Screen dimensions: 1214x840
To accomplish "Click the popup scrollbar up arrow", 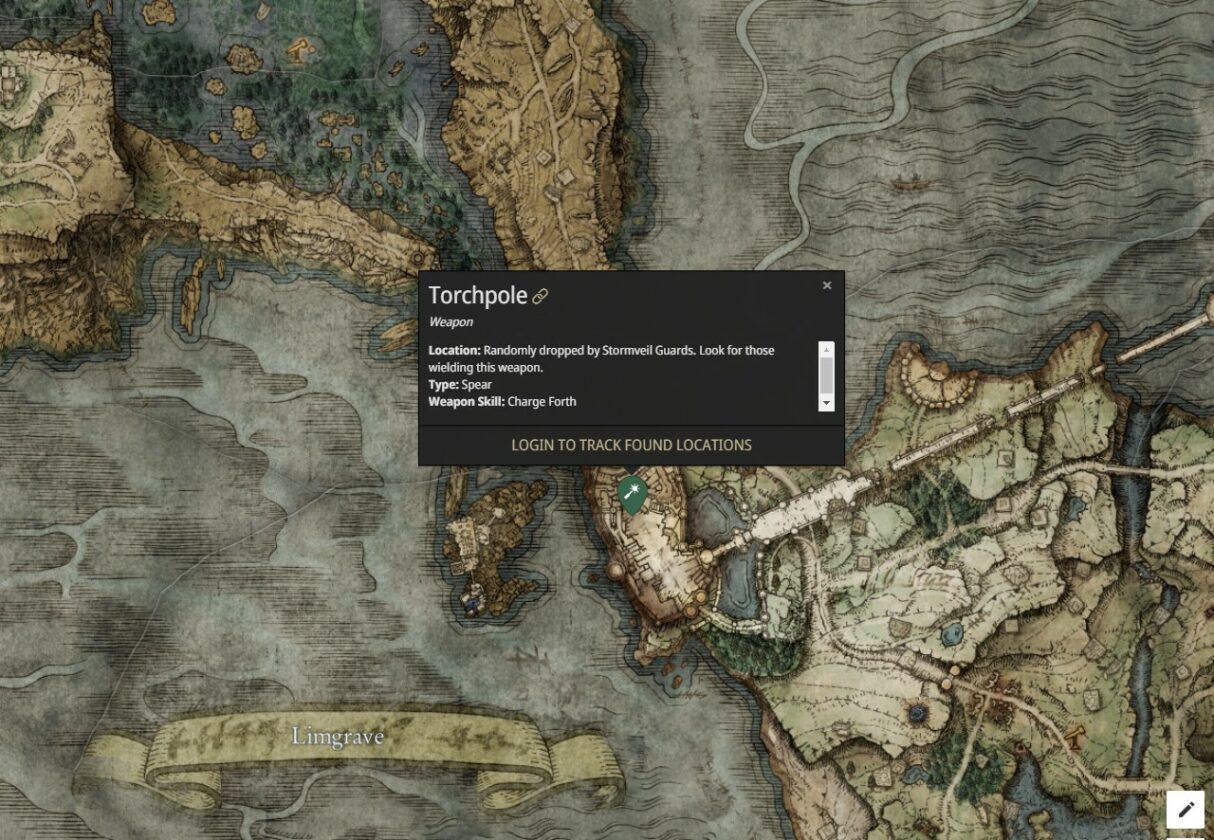I will coord(826,349).
